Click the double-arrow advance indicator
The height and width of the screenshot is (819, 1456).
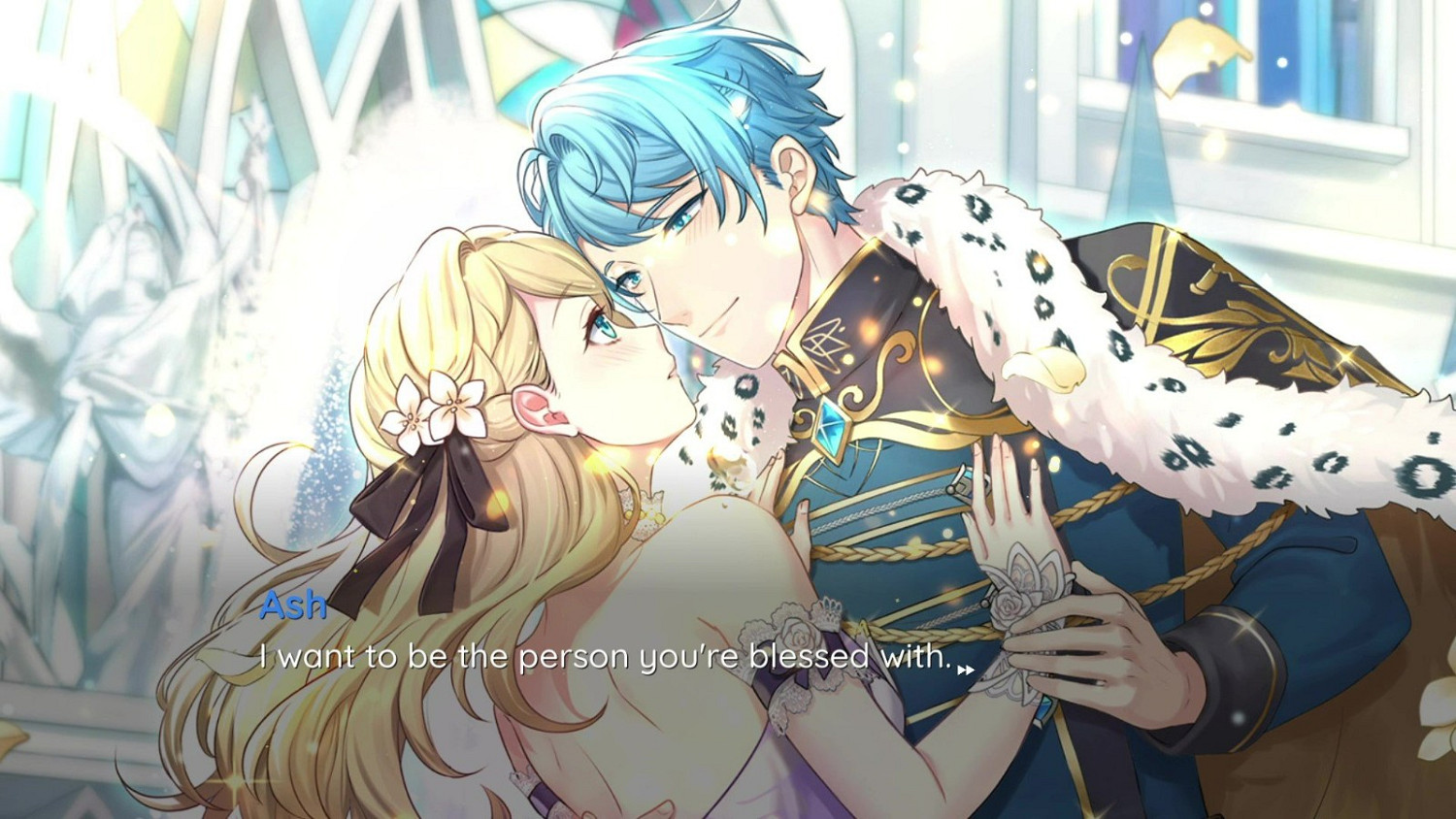965,667
